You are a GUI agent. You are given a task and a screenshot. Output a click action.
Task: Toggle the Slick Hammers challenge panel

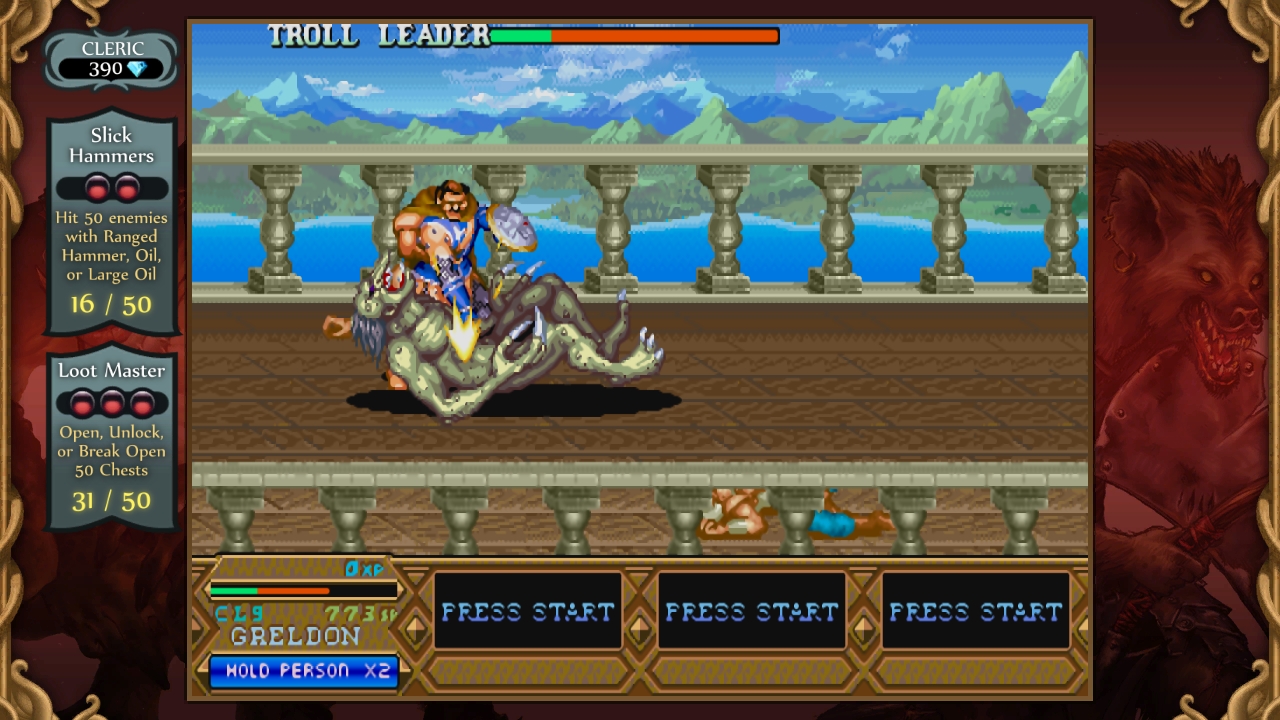[x=111, y=220]
